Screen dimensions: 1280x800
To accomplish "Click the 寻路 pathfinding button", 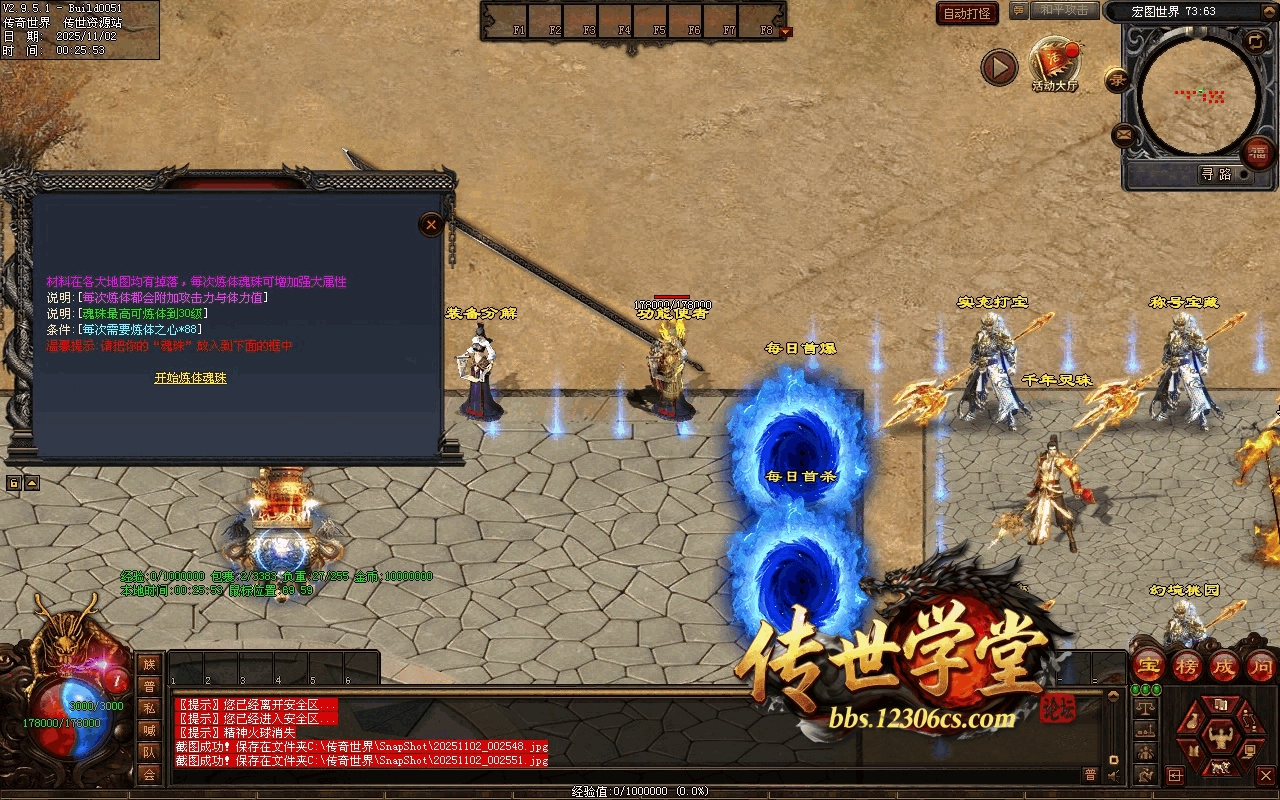I will click(x=1217, y=174).
